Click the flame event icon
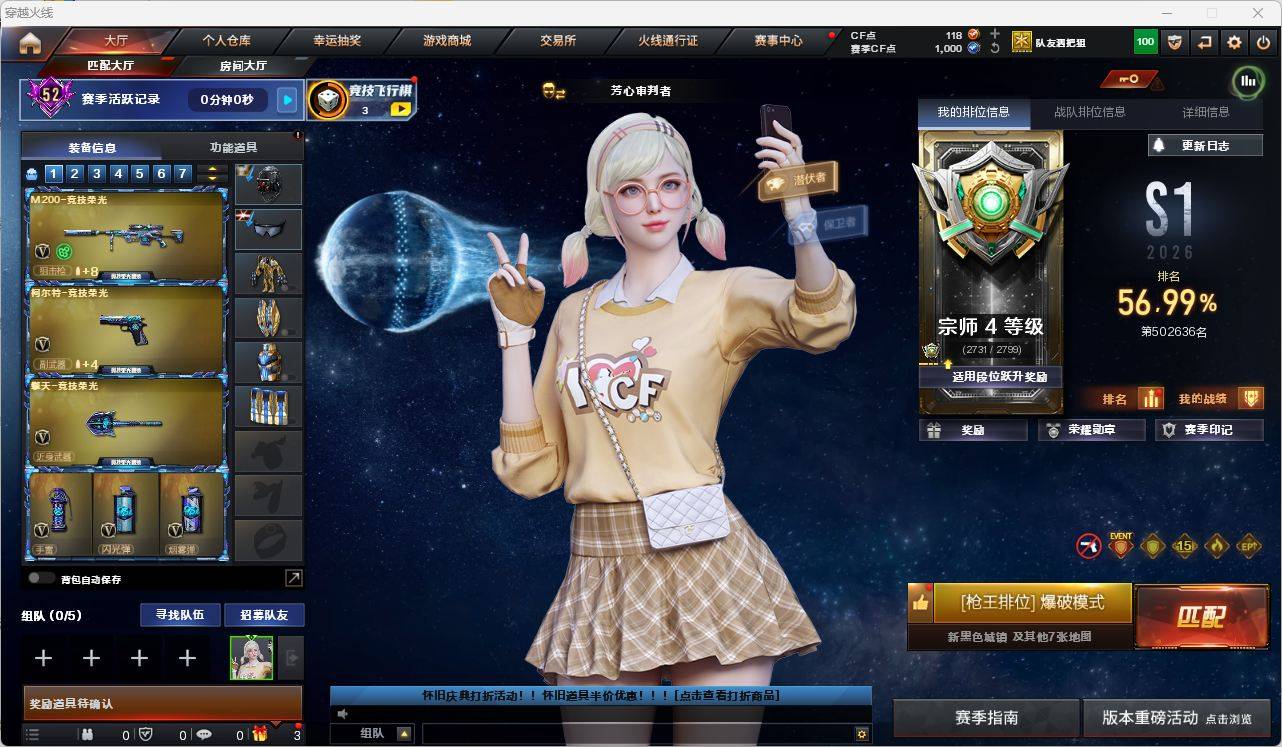Image resolution: width=1282 pixels, height=747 pixels. tap(1217, 546)
